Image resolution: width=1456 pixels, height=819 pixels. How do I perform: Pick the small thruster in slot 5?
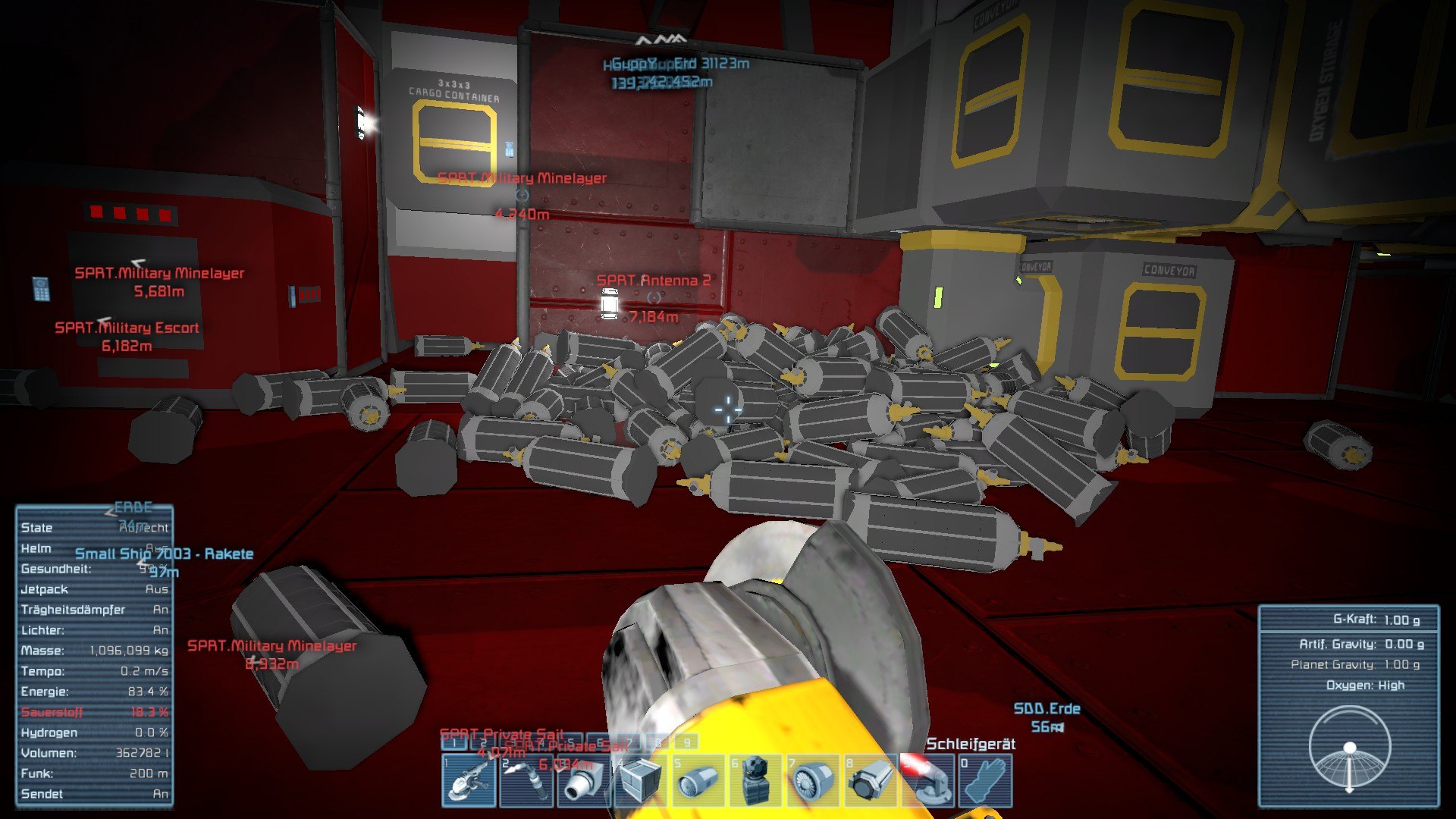(699, 780)
